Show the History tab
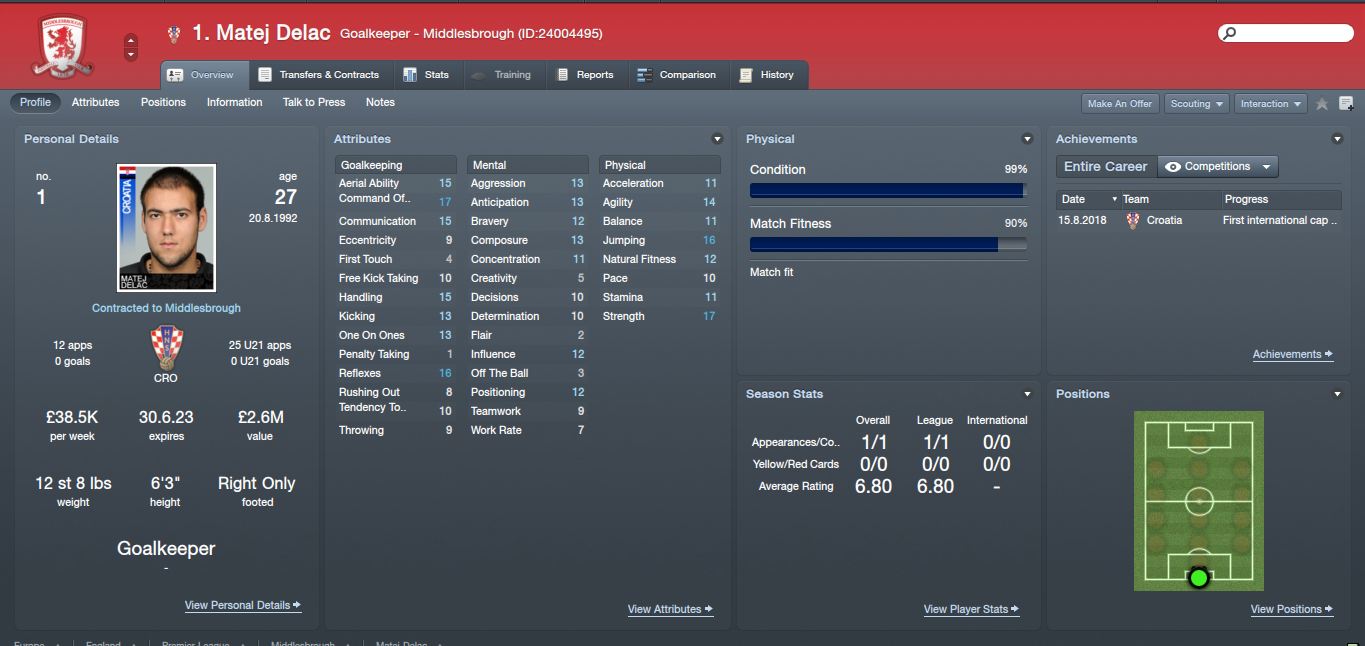The image size is (1365, 646). click(766, 75)
